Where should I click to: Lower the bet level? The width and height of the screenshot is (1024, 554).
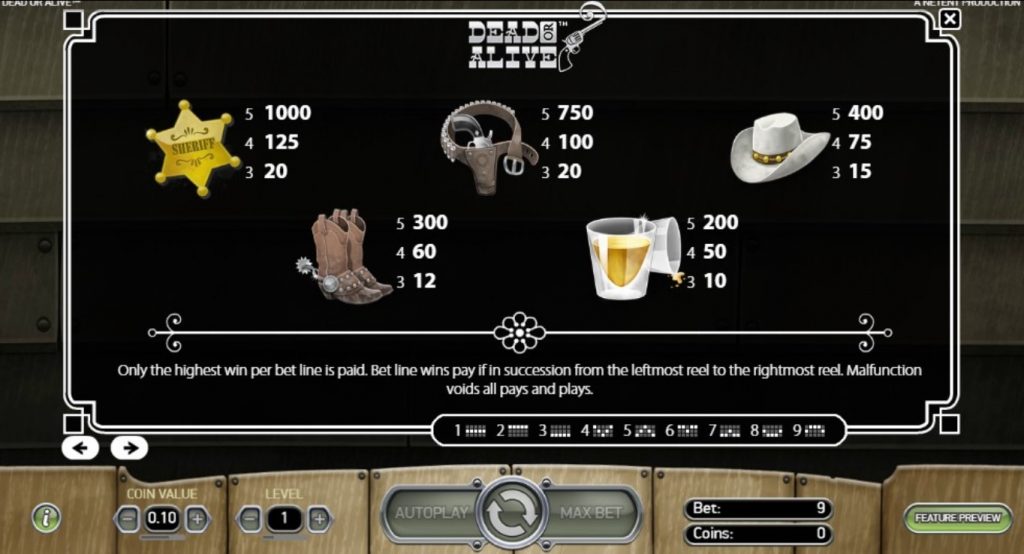pyautogui.click(x=250, y=518)
